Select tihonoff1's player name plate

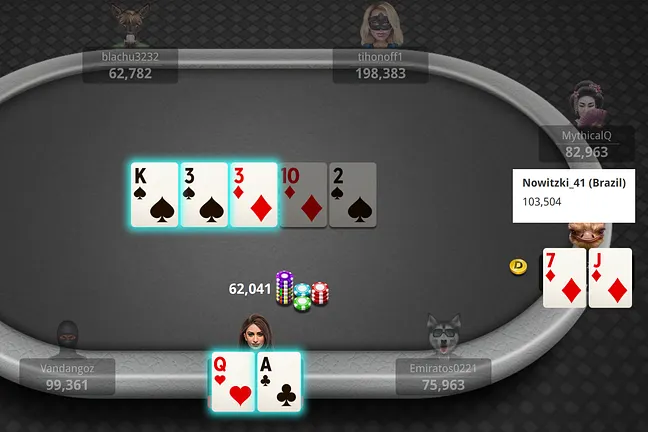point(380,65)
